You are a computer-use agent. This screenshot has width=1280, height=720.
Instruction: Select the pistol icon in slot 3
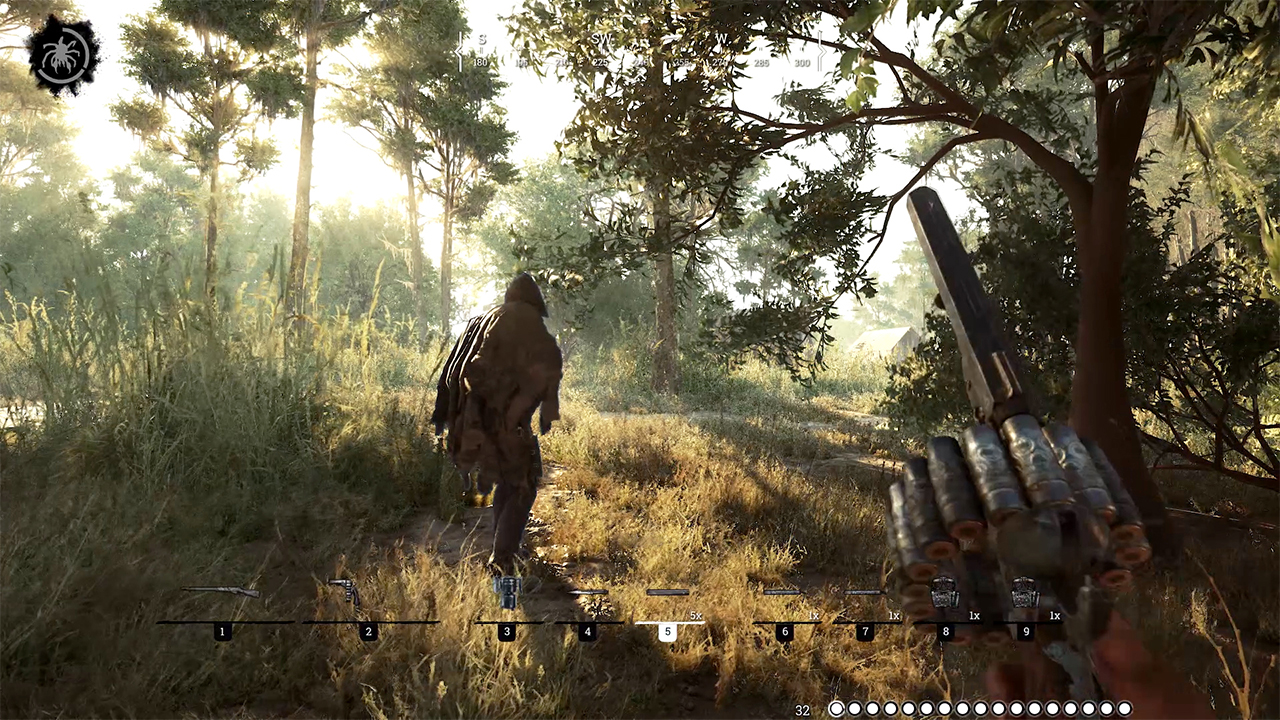[x=508, y=591]
